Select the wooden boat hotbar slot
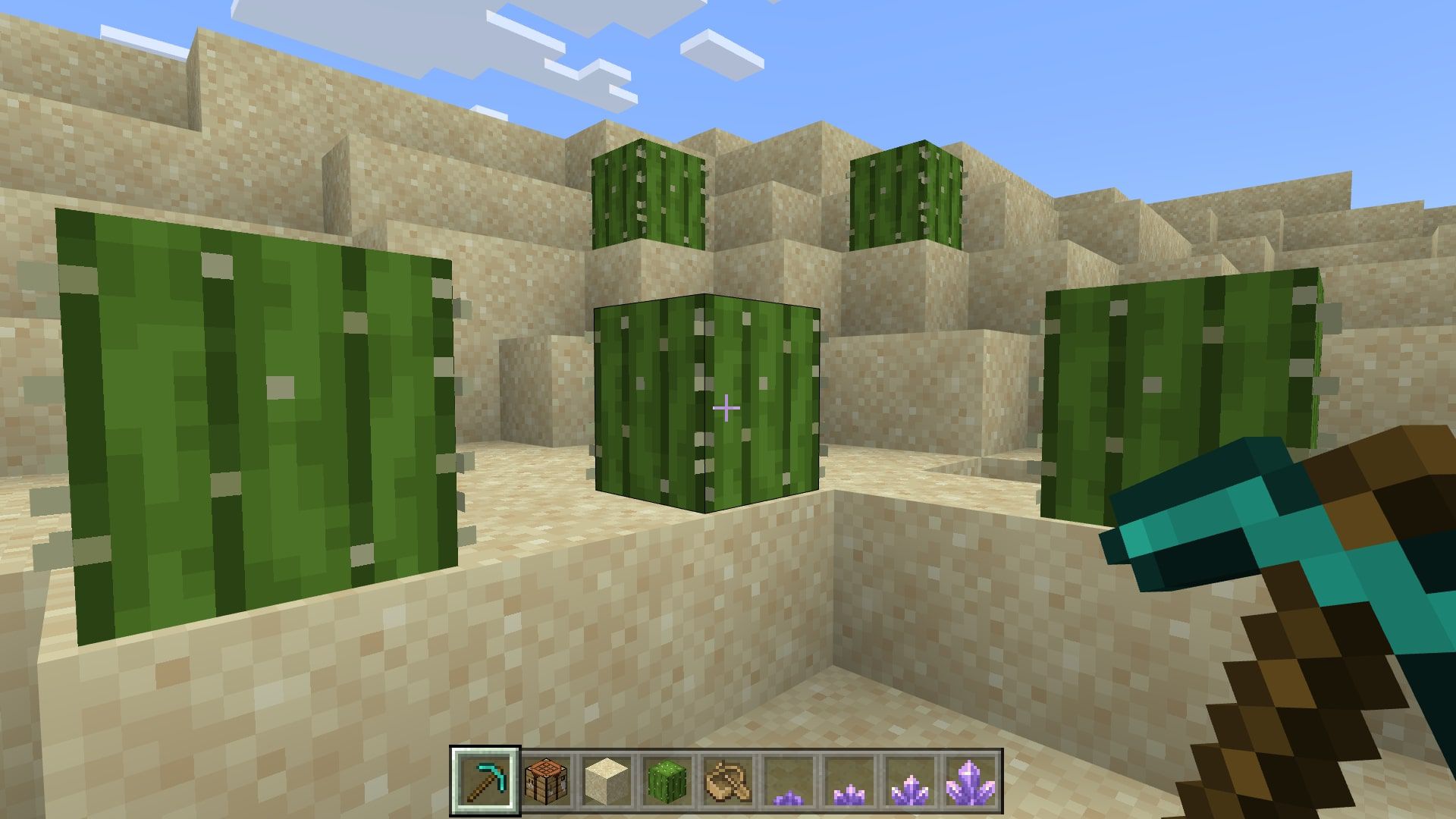 pos(729,781)
